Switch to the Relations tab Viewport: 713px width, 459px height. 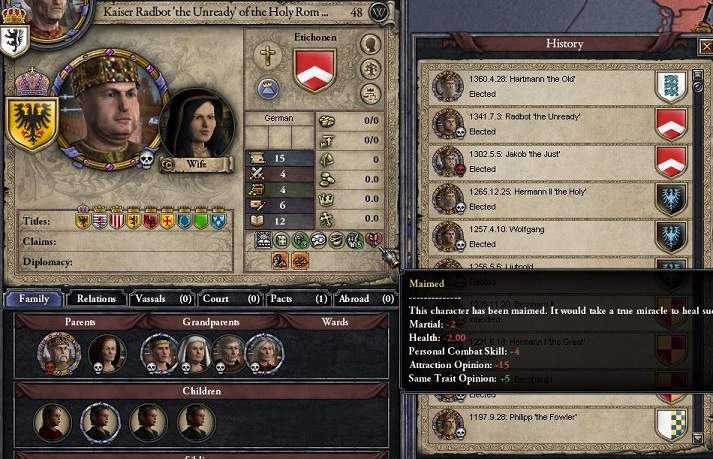[x=97, y=298]
